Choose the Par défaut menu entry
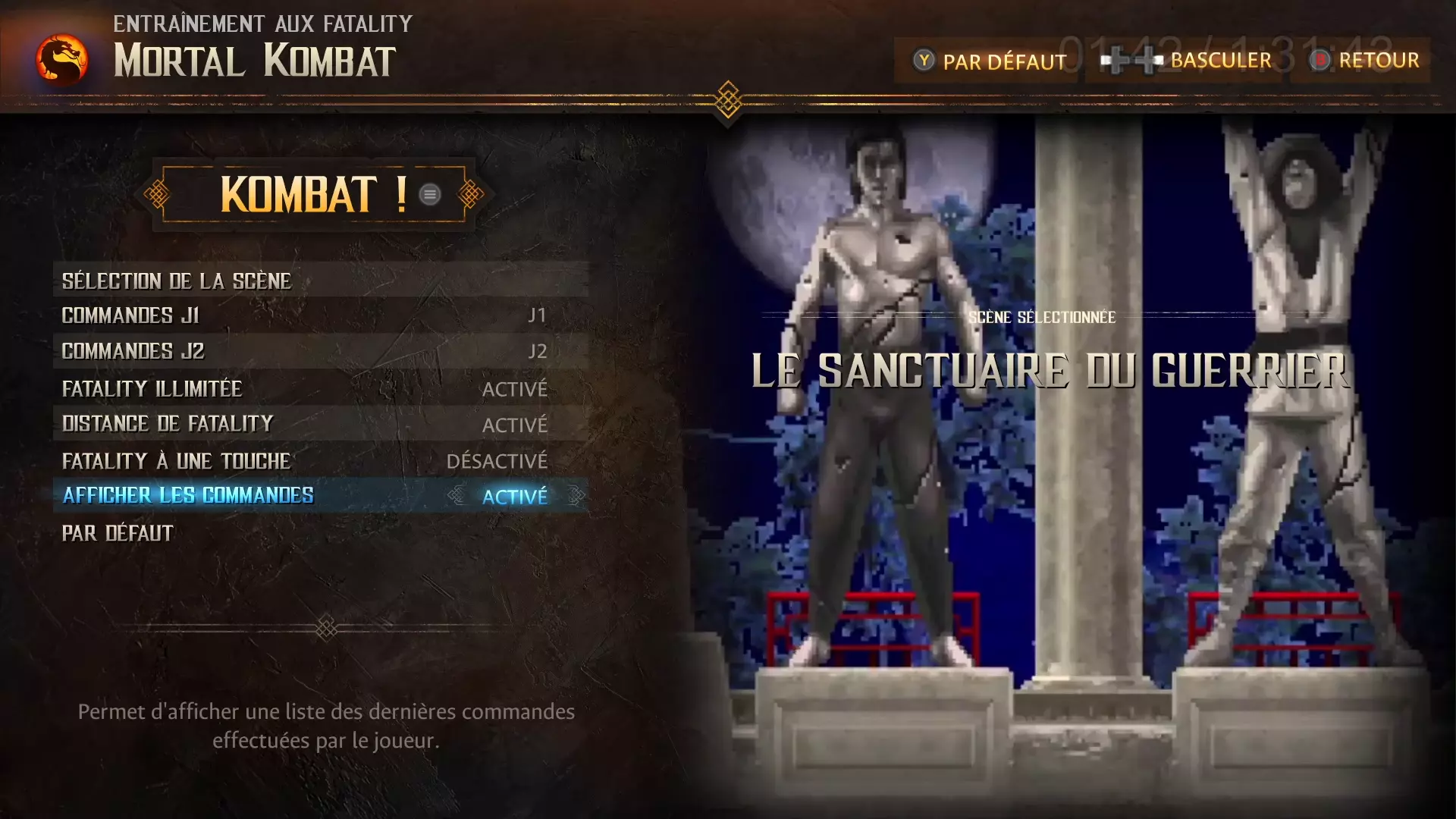 pos(118,533)
